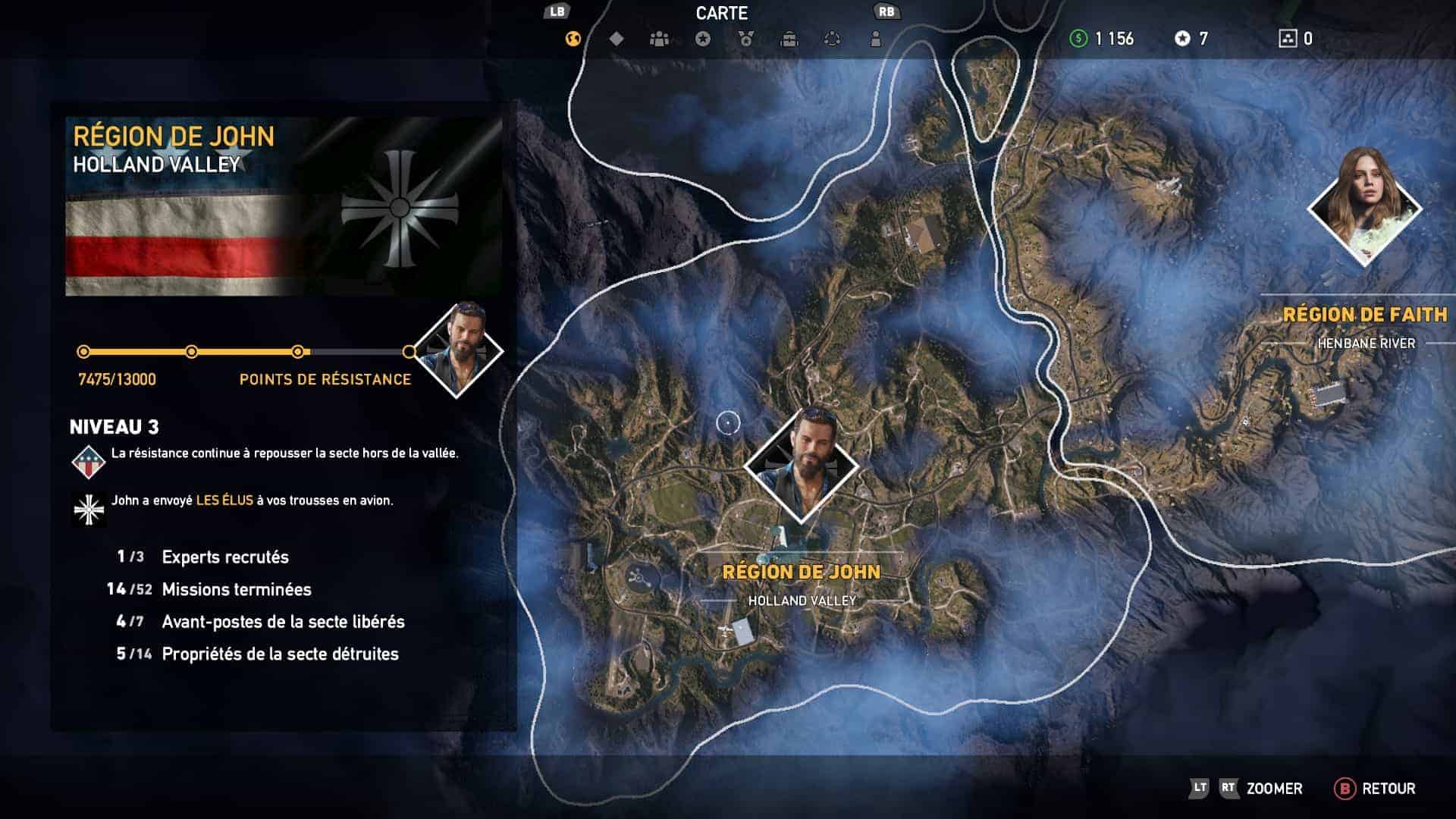The width and height of the screenshot is (1456, 819).
Task: Choose the Région de John map label
Action: click(x=802, y=573)
